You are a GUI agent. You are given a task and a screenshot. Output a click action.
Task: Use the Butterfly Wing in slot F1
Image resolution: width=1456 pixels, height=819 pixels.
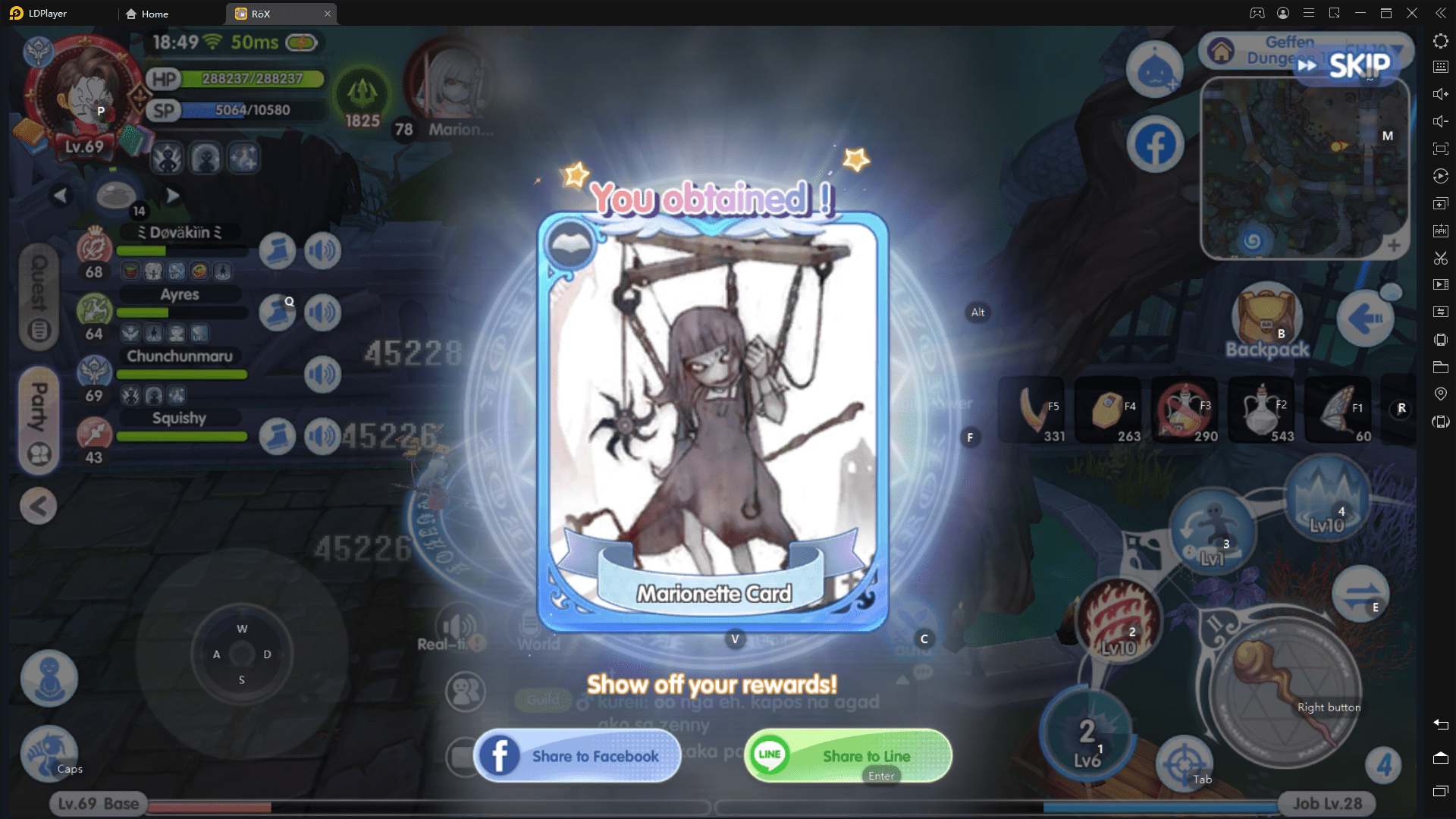1339,409
